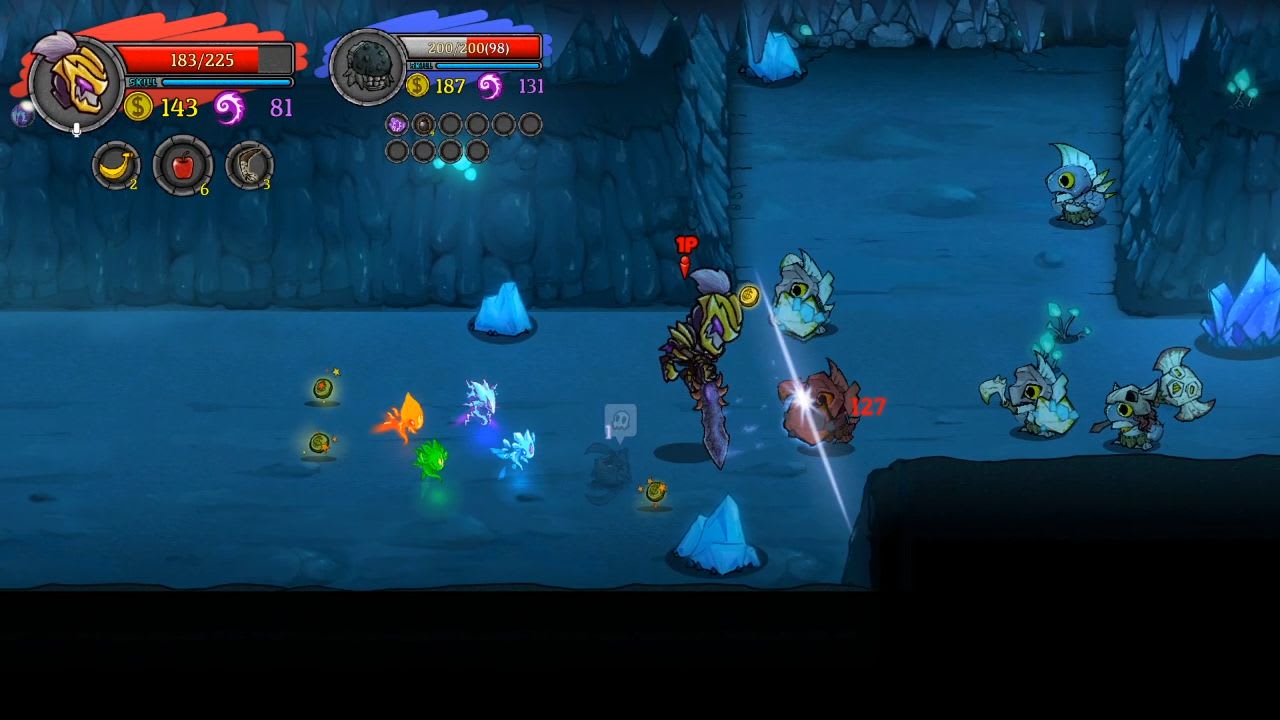This screenshot has width=1280, height=720.
Task: Toggle the microphone below player one's portrait
Action: tap(76, 128)
